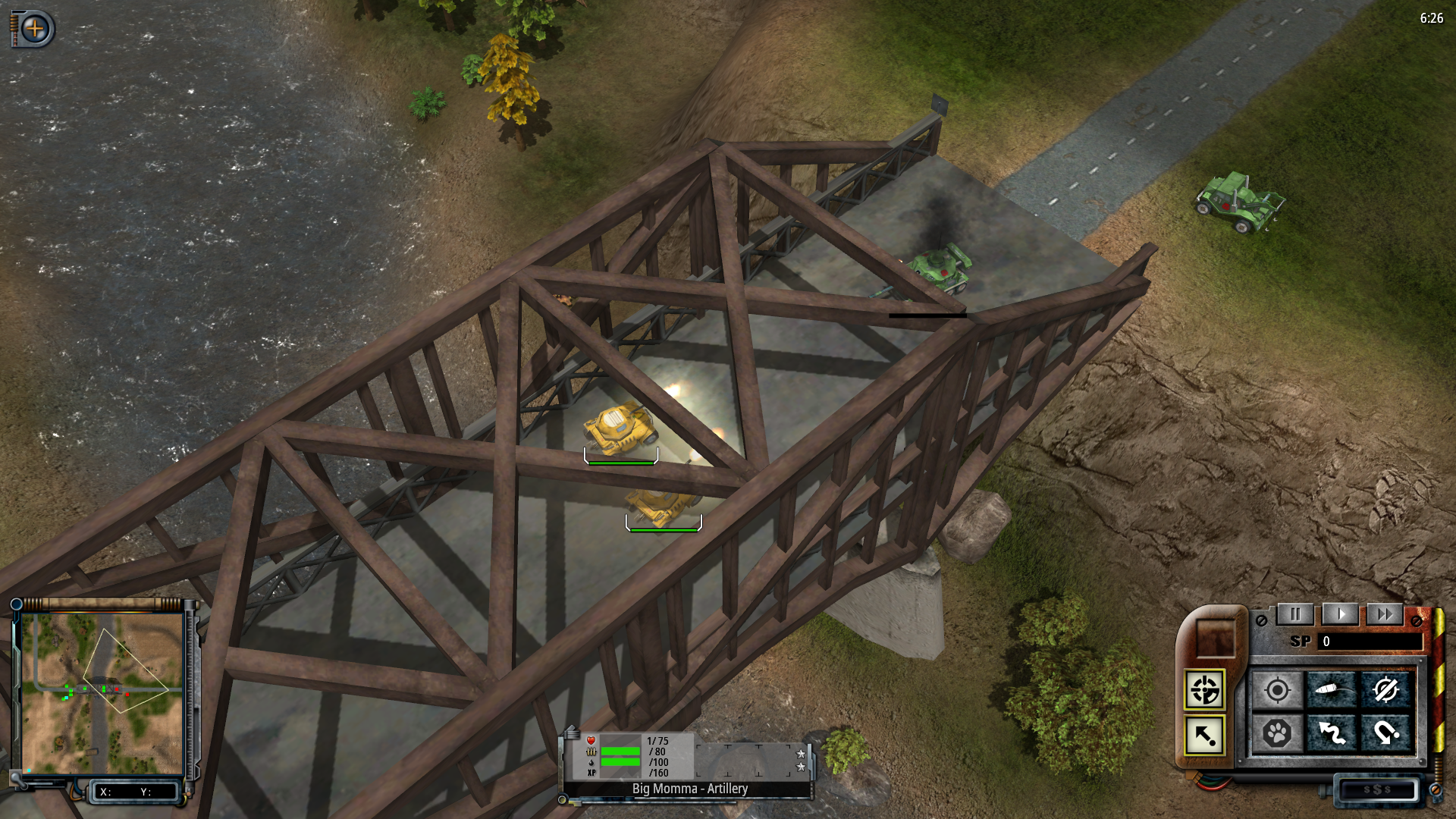Viewport: 1456px width, 819px height.
Task: Choose the arrow move command button
Action: 1204,735
